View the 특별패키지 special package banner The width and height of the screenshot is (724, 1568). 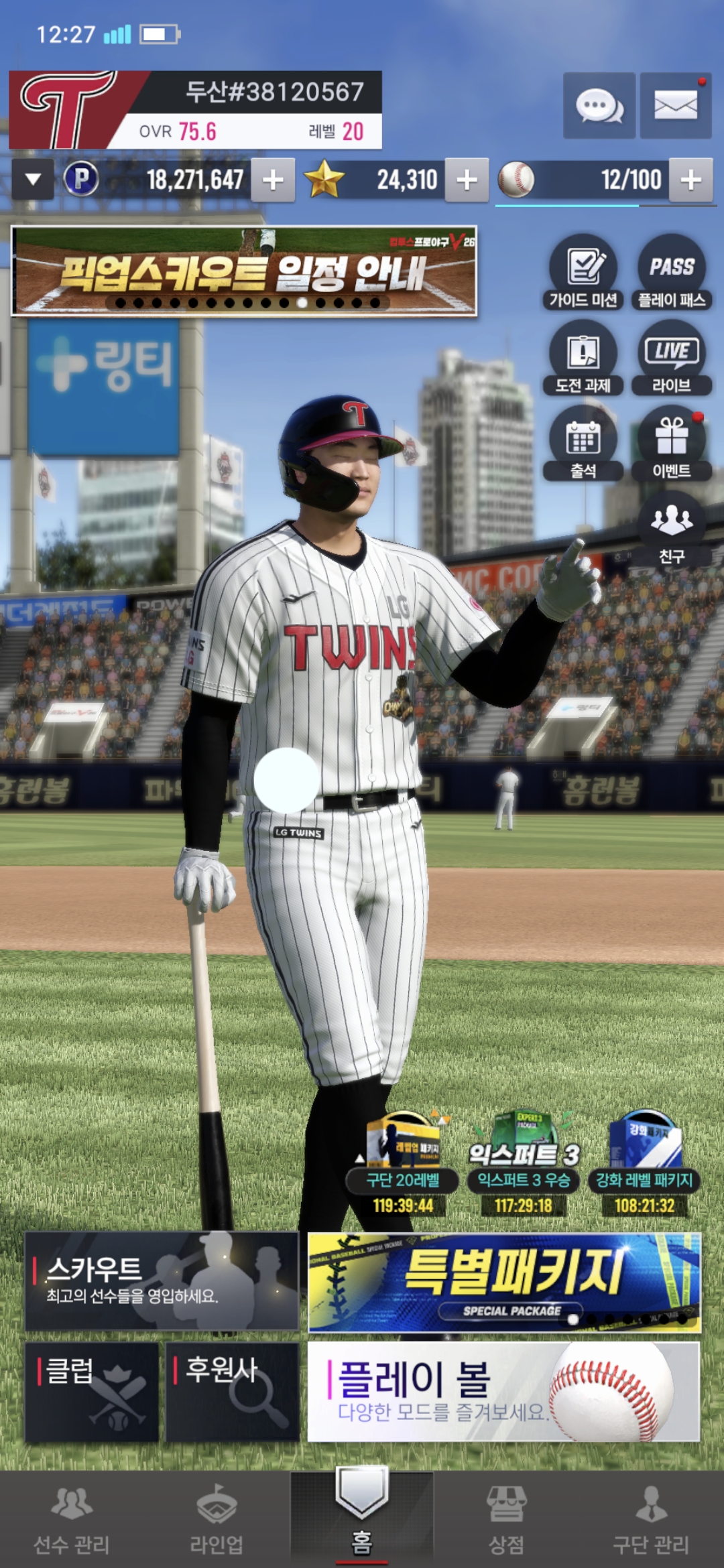(503, 1282)
